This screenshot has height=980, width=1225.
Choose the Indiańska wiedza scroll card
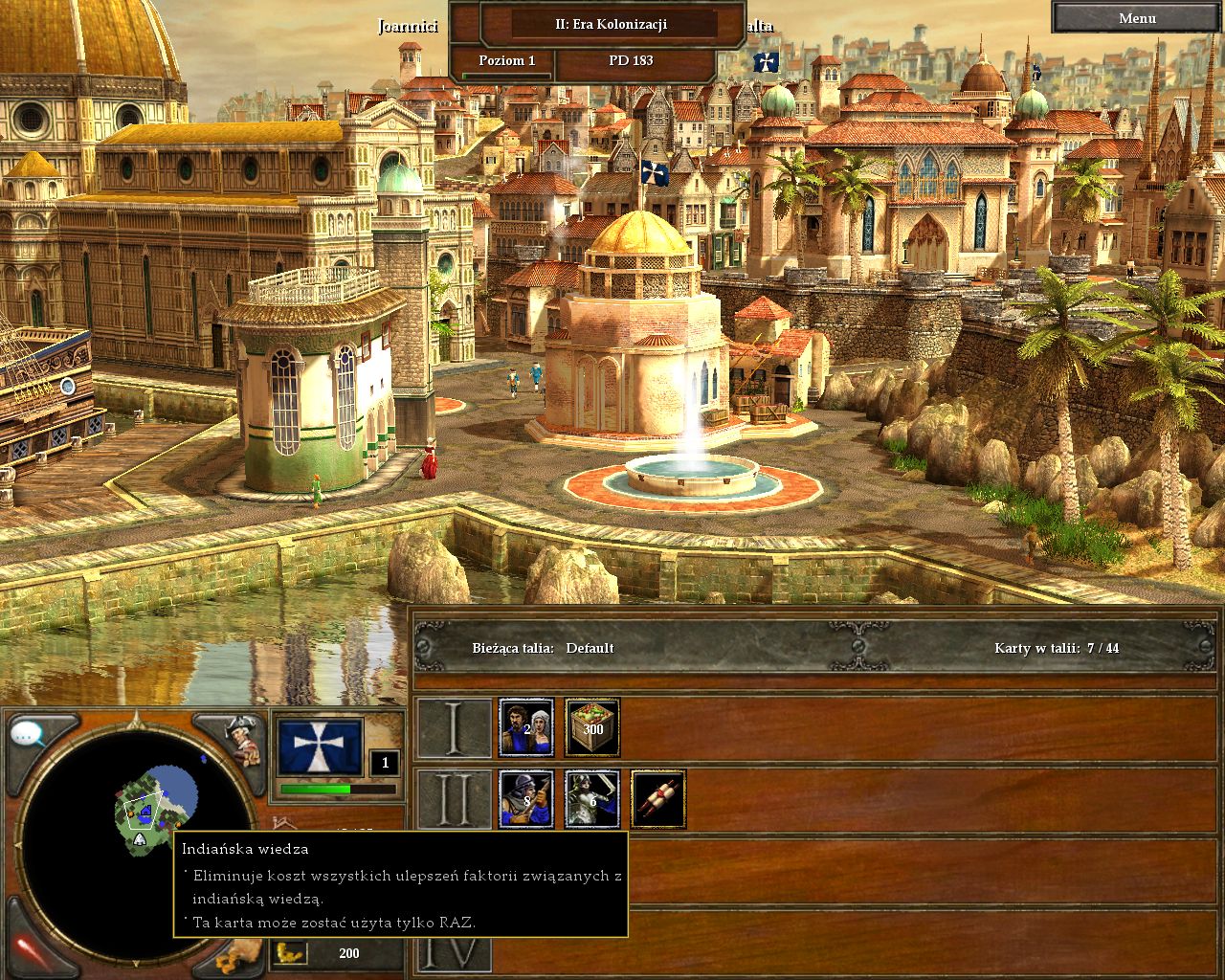(658, 799)
